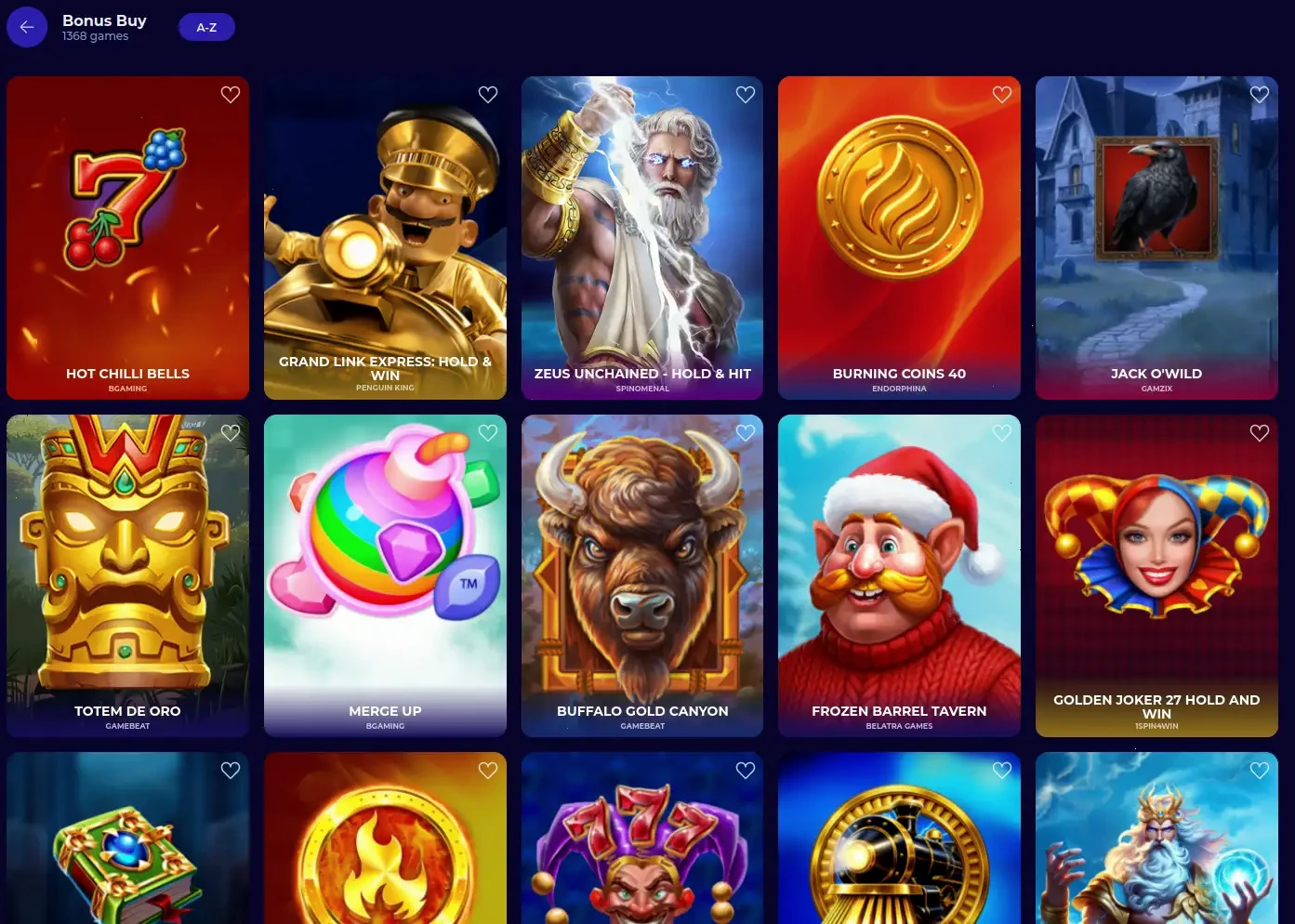Click the Spinomenal provider label
This screenshot has height=924, width=1295.
coord(642,389)
